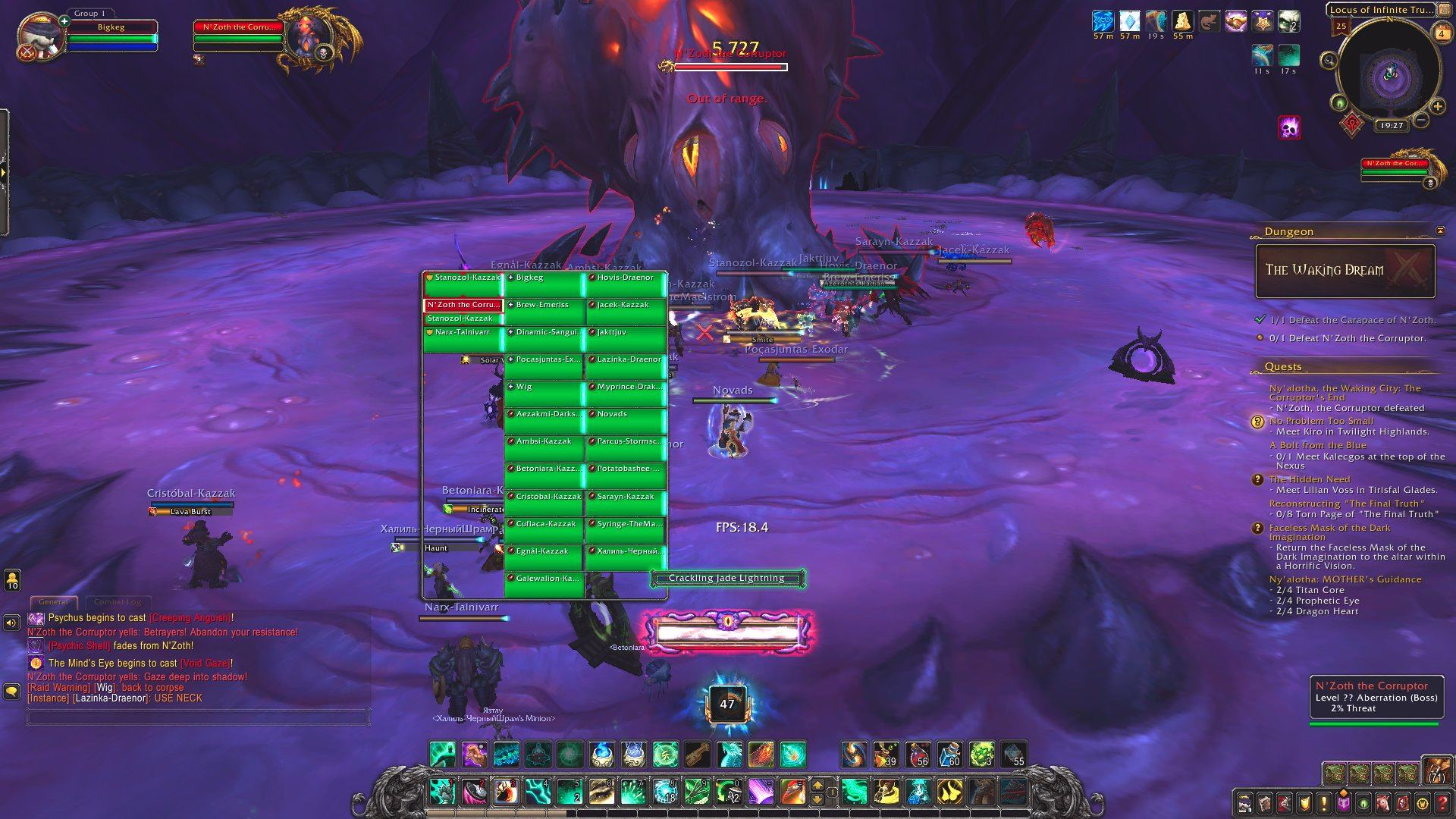Use the red potion with 56 charges
The width and height of the screenshot is (1456, 819).
pyautogui.click(x=918, y=755)
